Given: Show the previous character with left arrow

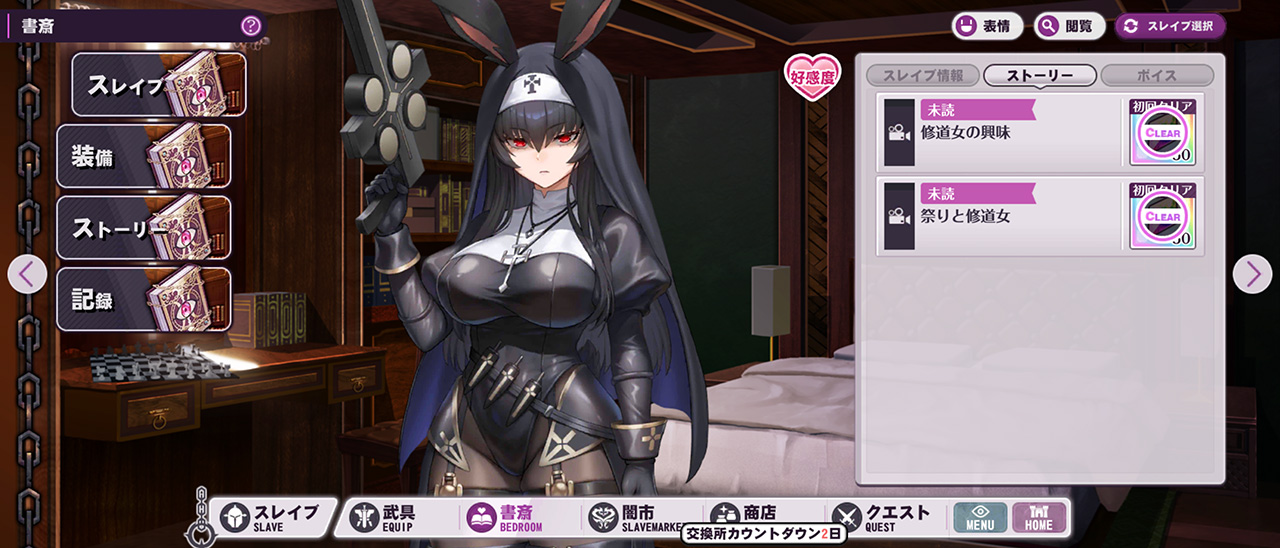Looking at the screenshot, I should [27, 274].
